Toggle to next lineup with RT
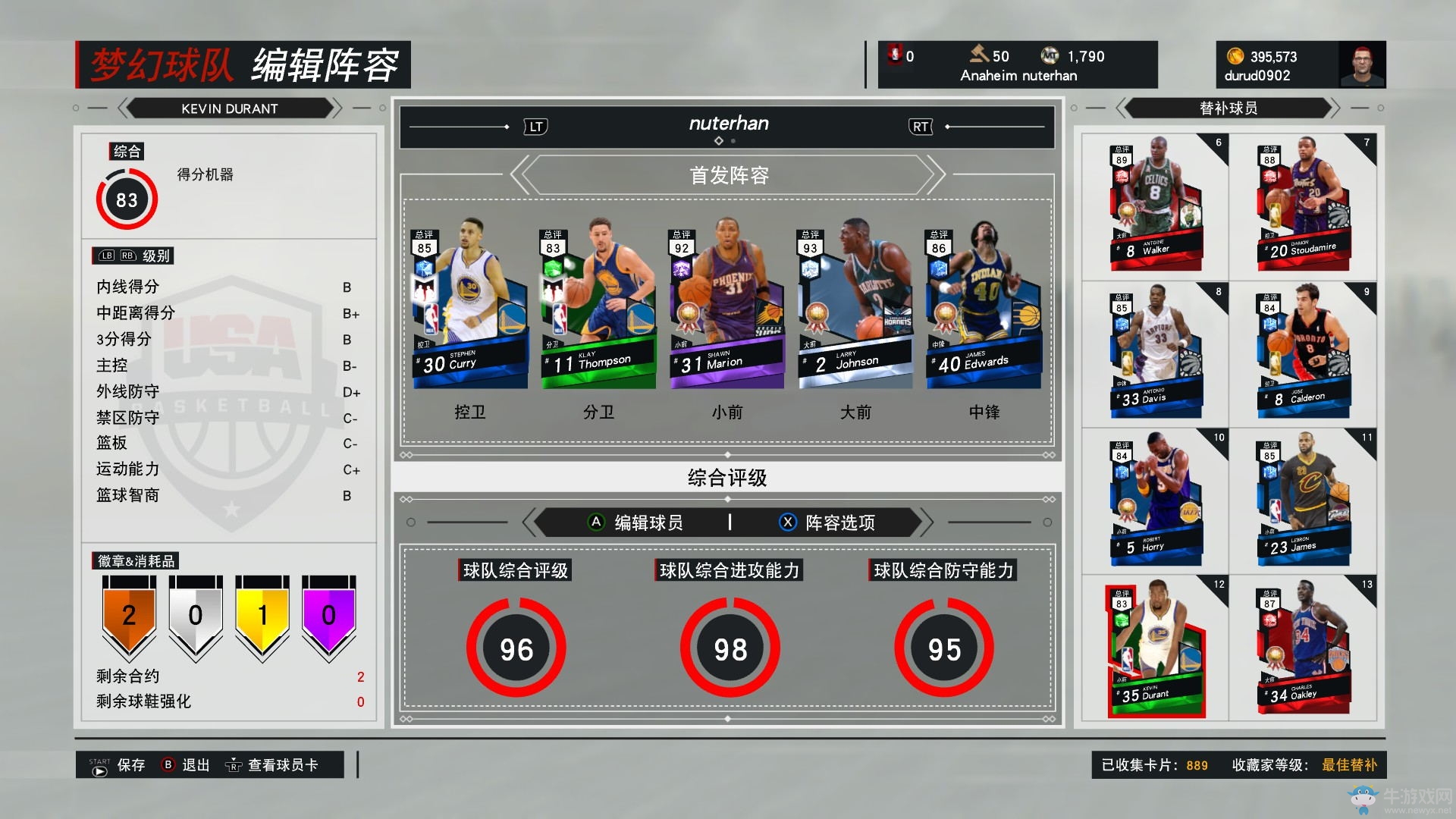The image size is (1456, 819). point(919,127)
